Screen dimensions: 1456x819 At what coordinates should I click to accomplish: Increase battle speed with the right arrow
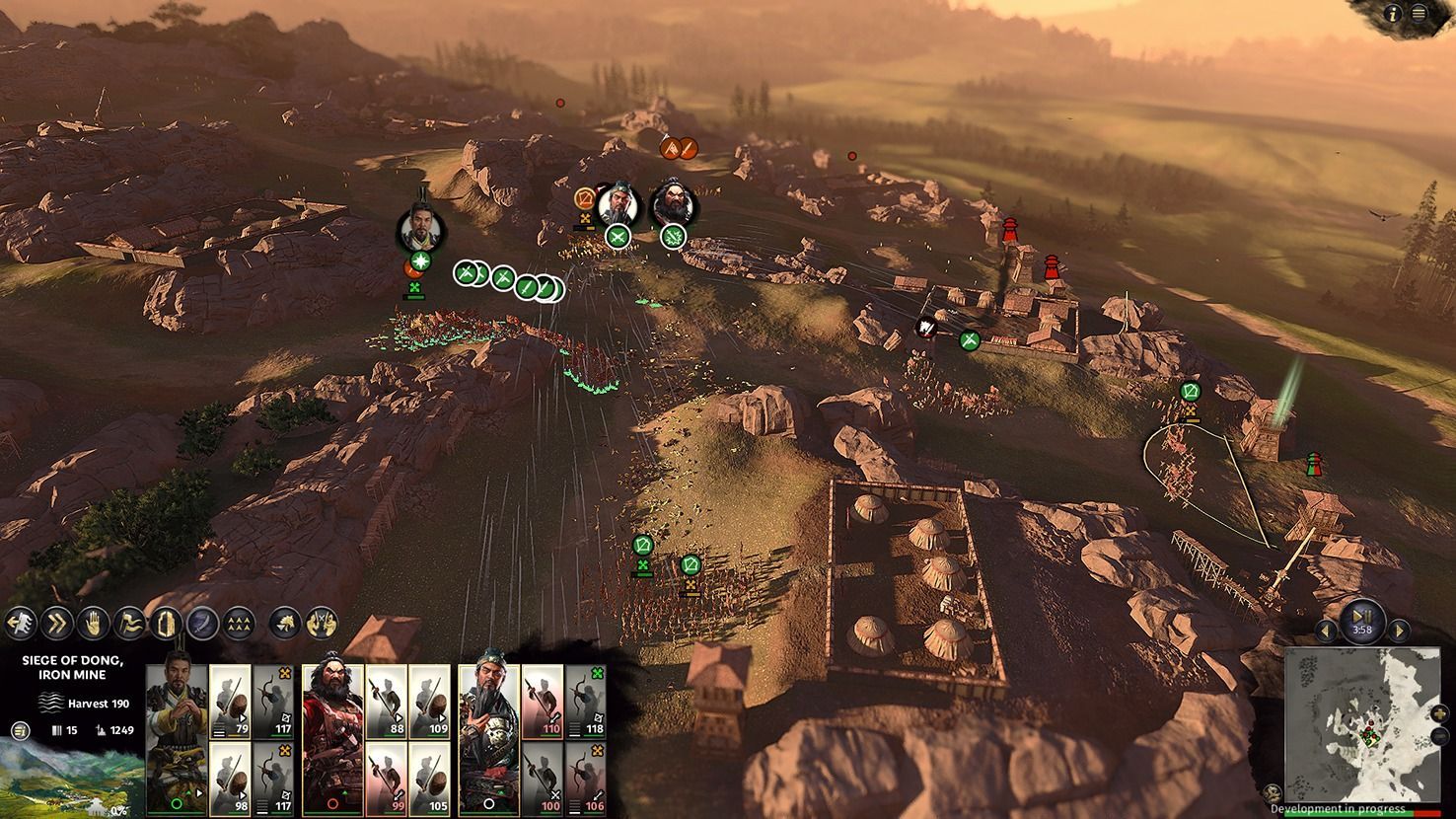point(1398,630)
